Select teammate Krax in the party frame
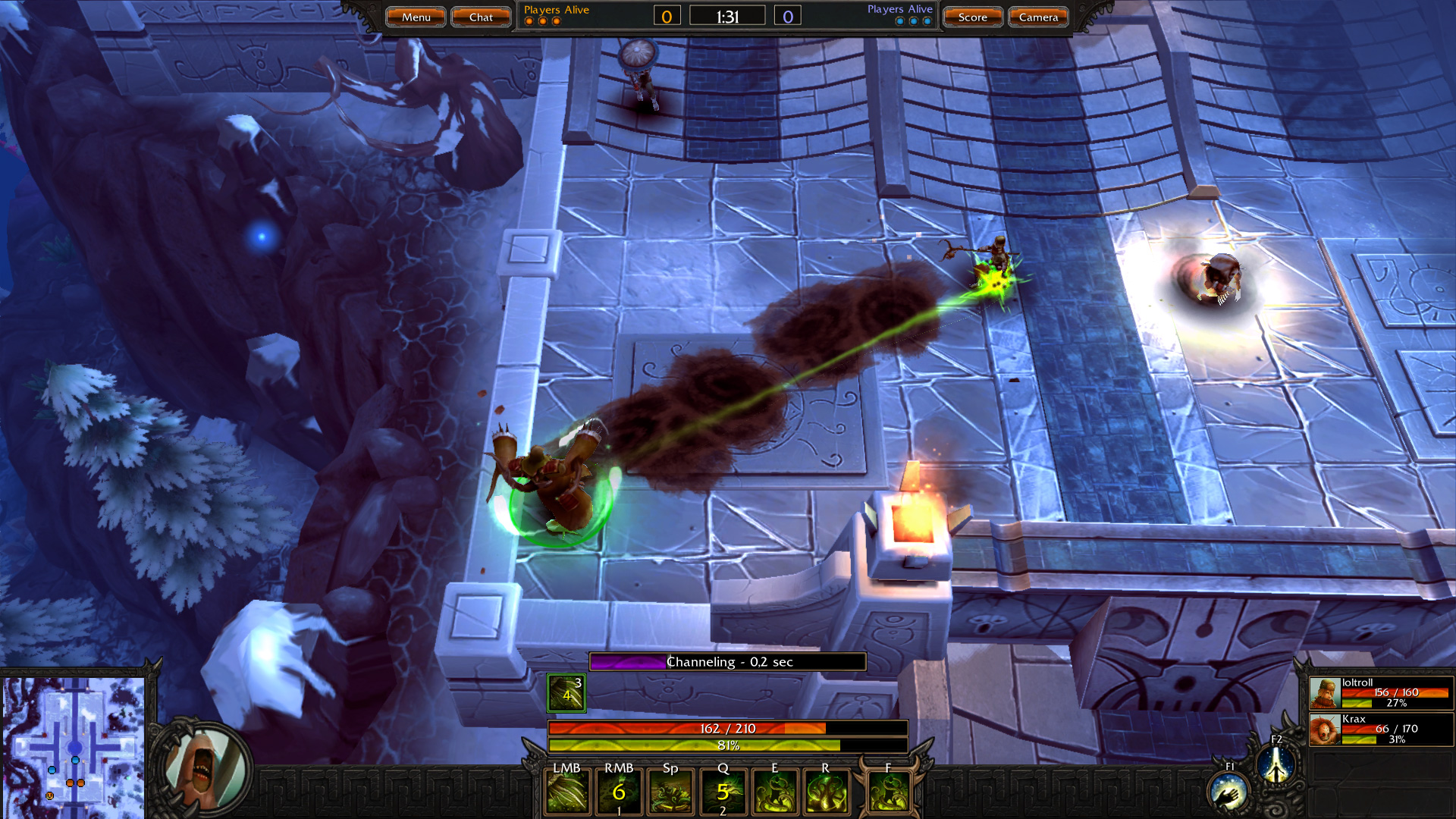The width and height of the screenshot is (1456, 819). (1380, 730)
